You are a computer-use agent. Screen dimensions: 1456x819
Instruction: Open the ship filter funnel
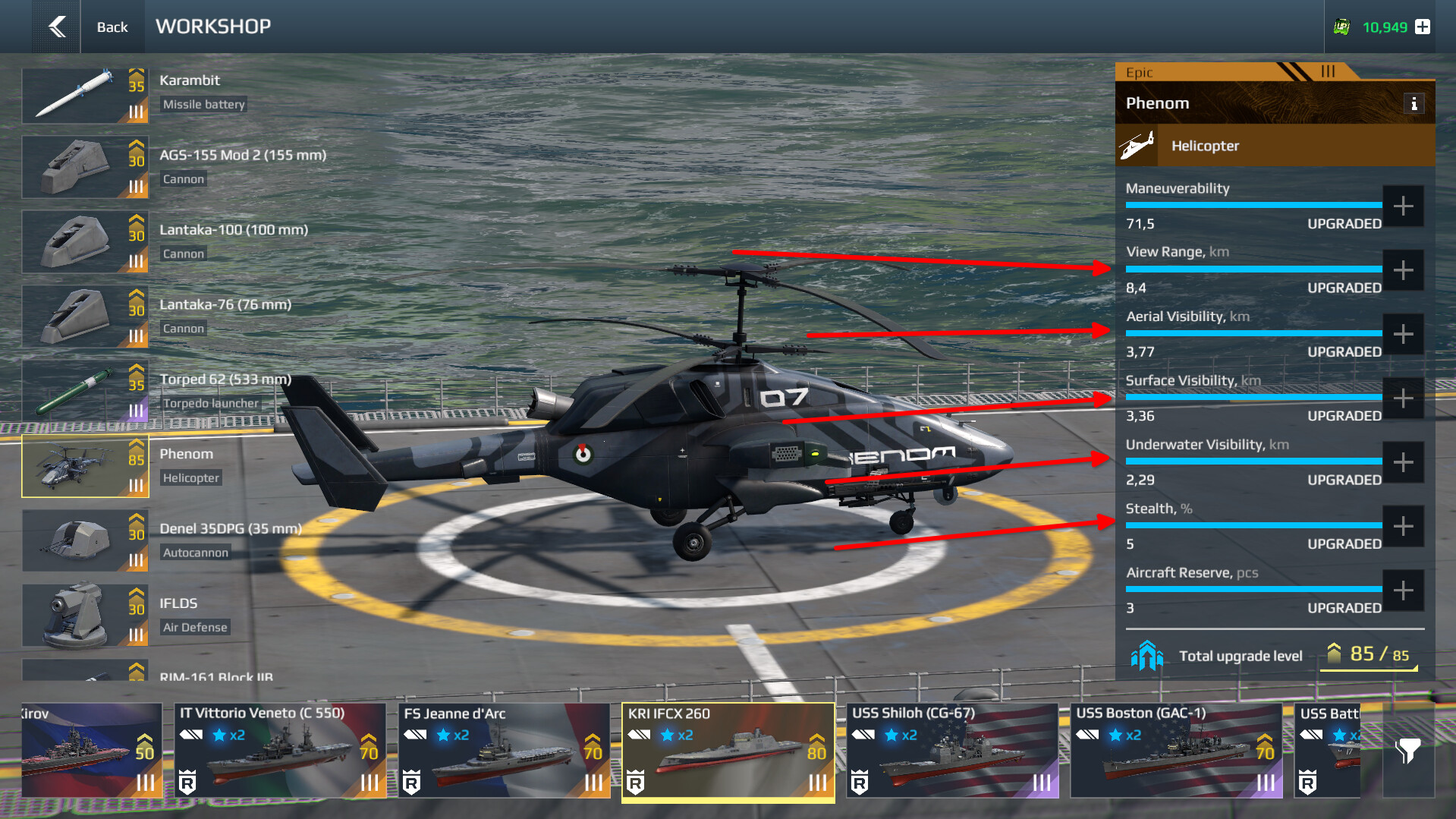pos(1407,751)
